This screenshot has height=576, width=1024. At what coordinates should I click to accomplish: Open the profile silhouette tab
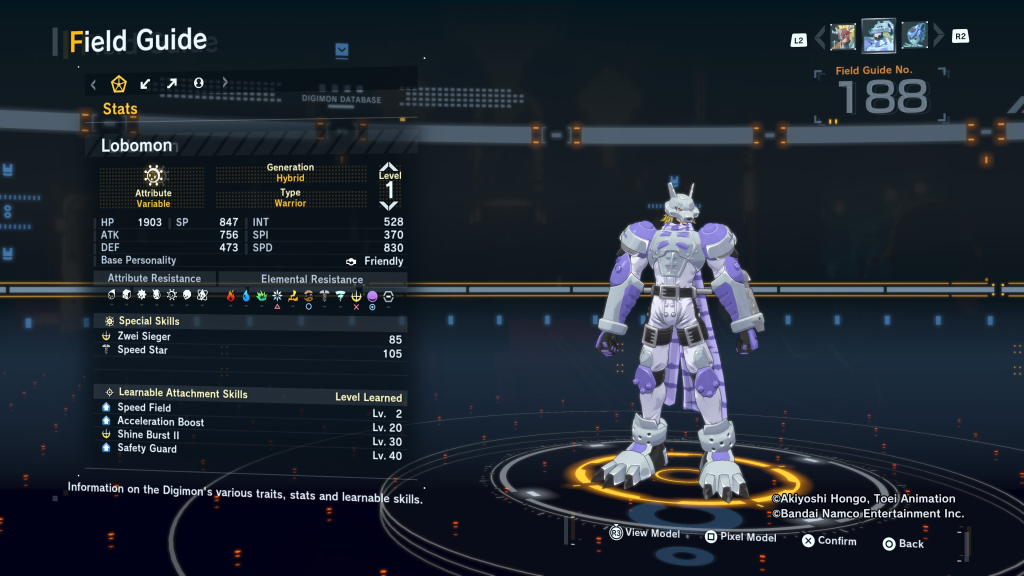198,83
